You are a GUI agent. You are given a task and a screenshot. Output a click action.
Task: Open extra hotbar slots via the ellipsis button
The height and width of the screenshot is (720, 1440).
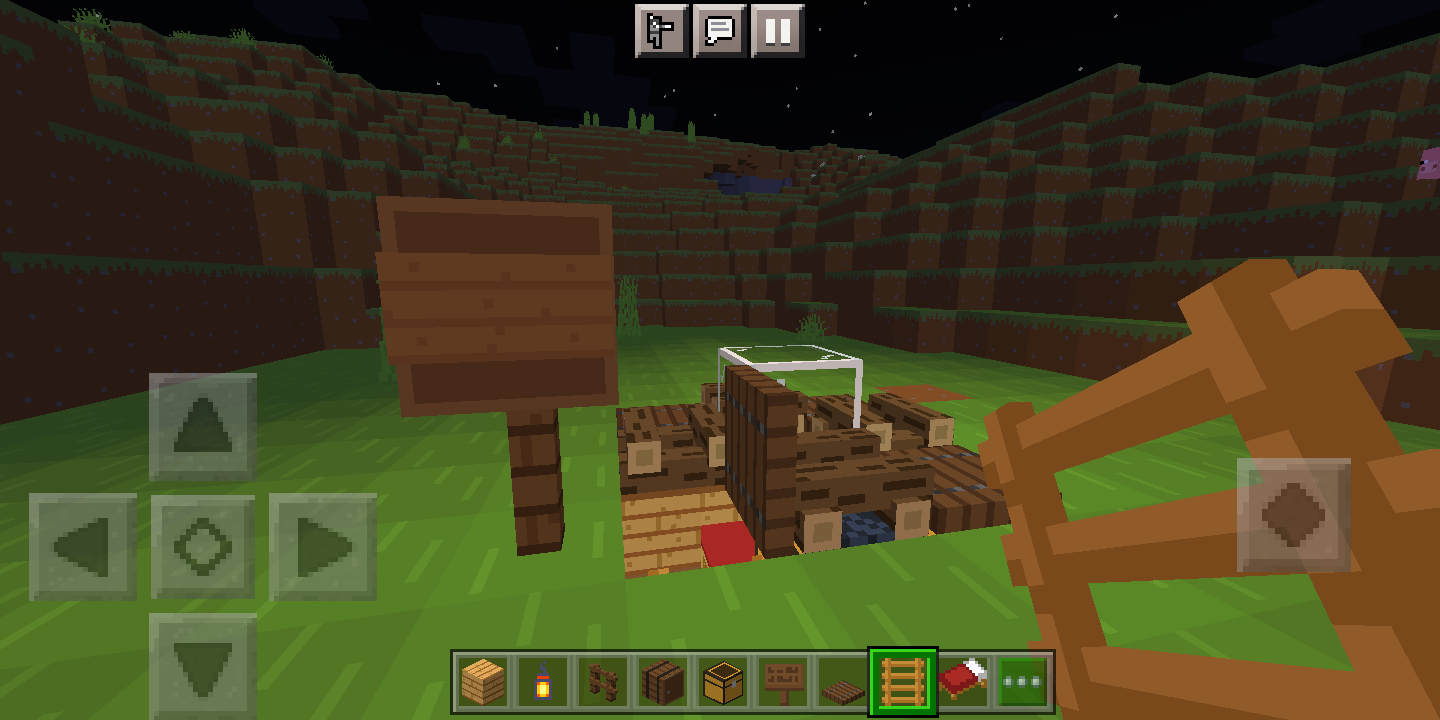(x=1021, y=680)
